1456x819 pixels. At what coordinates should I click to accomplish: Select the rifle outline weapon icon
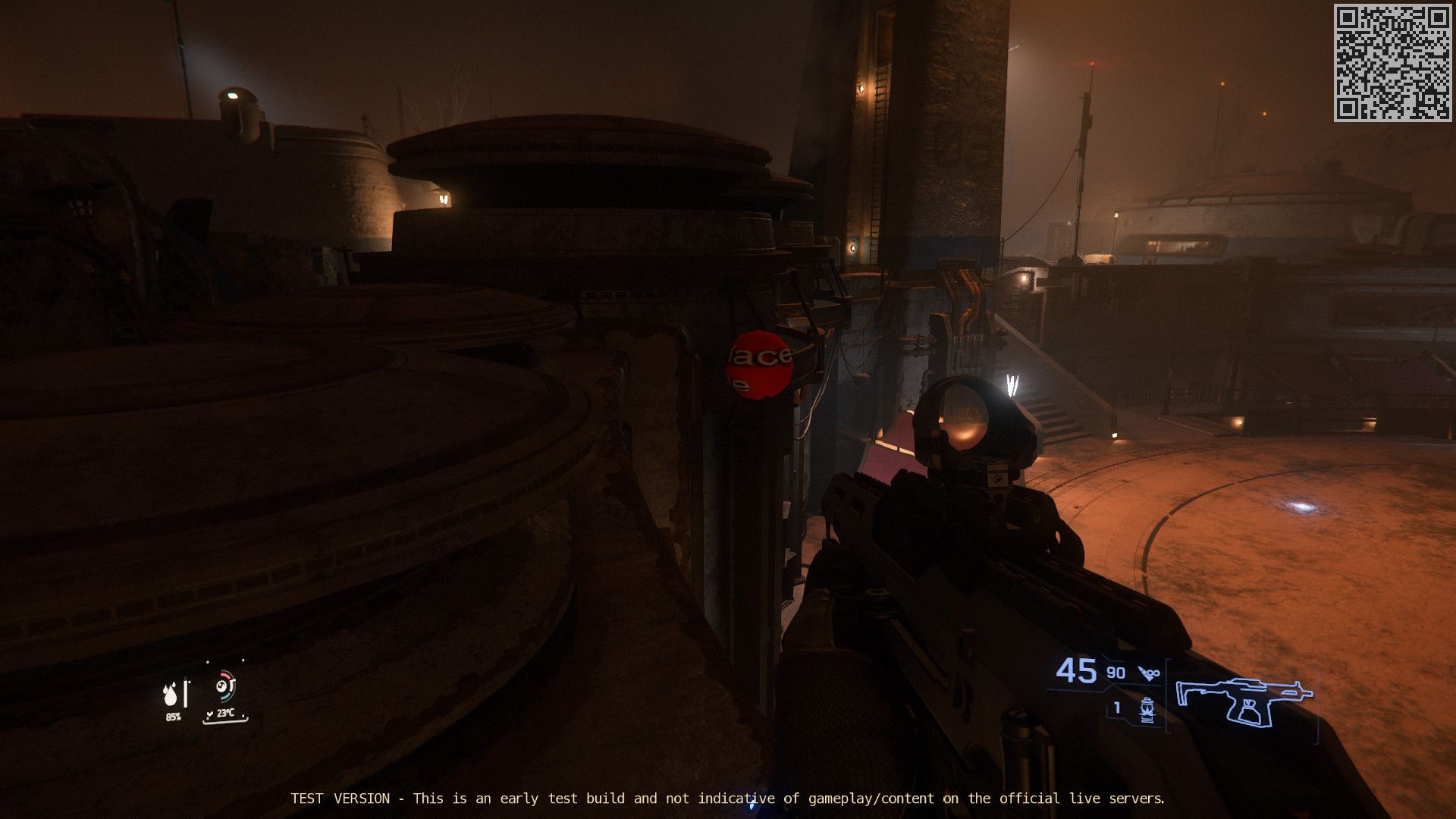[1244, 701]
